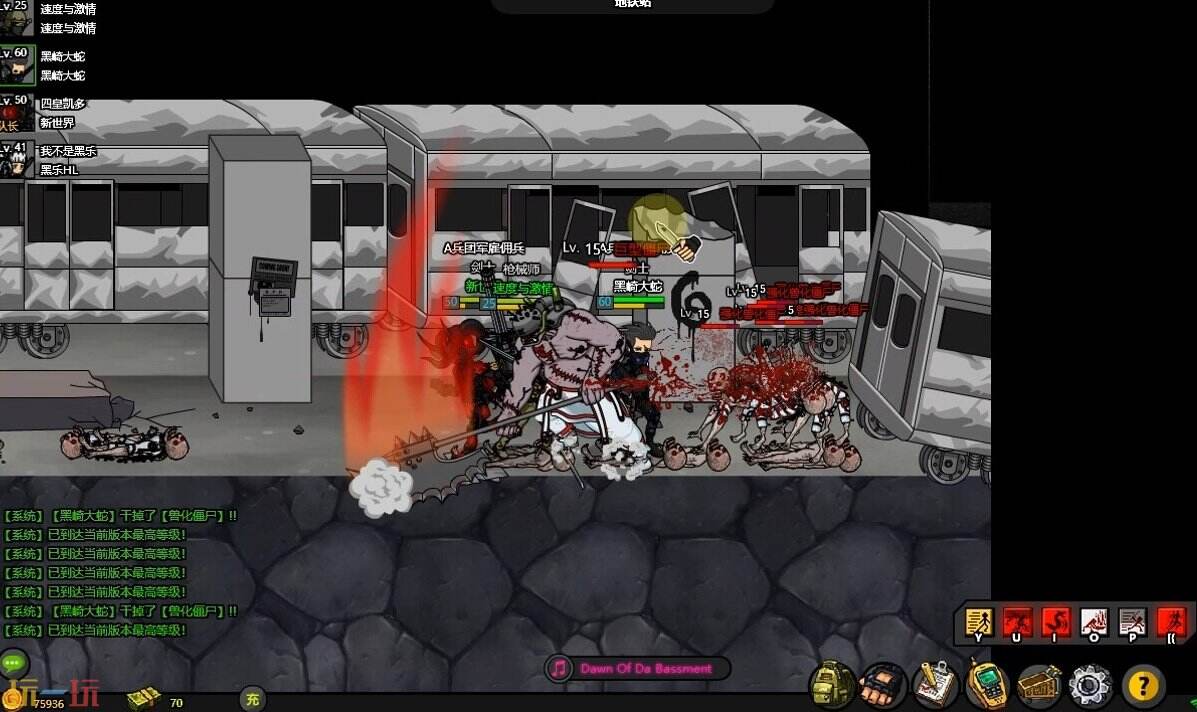Open the green chat bubble
This screenshot has height=712, width=1197.
point(14,662)
